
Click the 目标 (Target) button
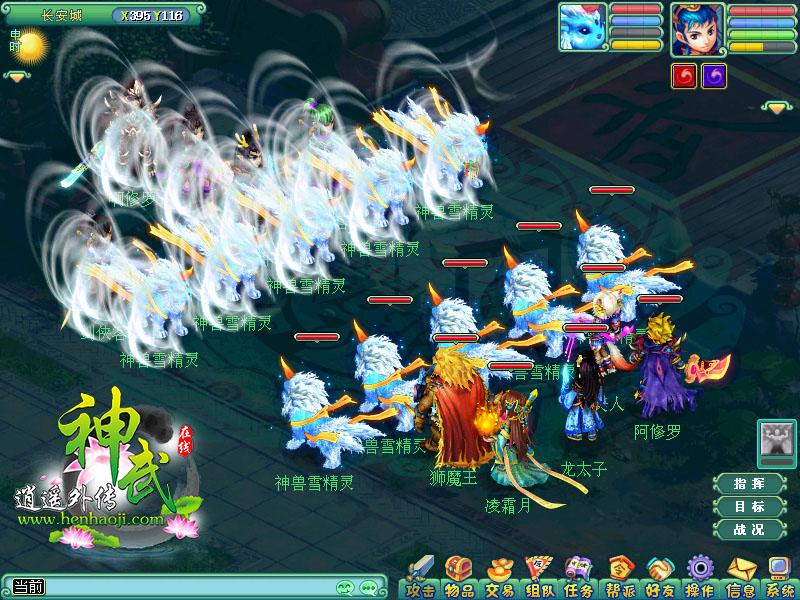(749, 507)
